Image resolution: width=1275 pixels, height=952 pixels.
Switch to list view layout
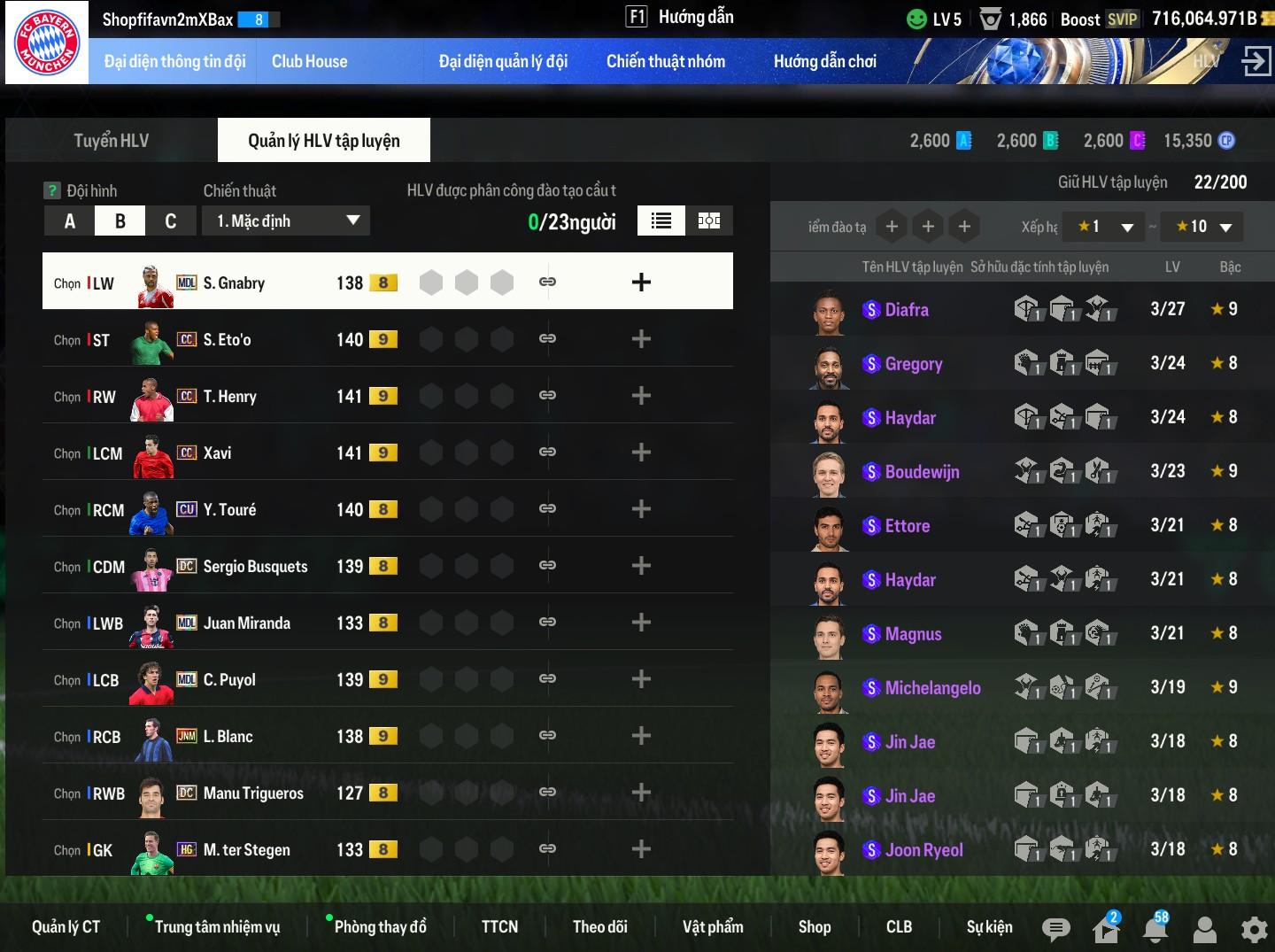click(661, 221)
